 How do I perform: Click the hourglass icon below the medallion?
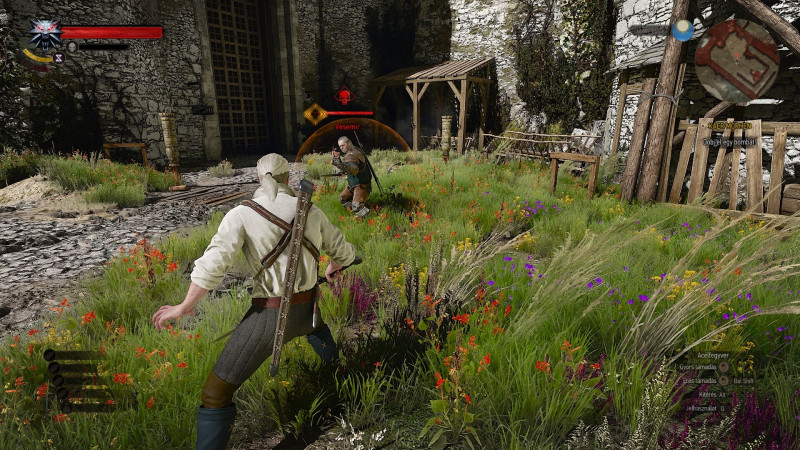pos(58,59)
